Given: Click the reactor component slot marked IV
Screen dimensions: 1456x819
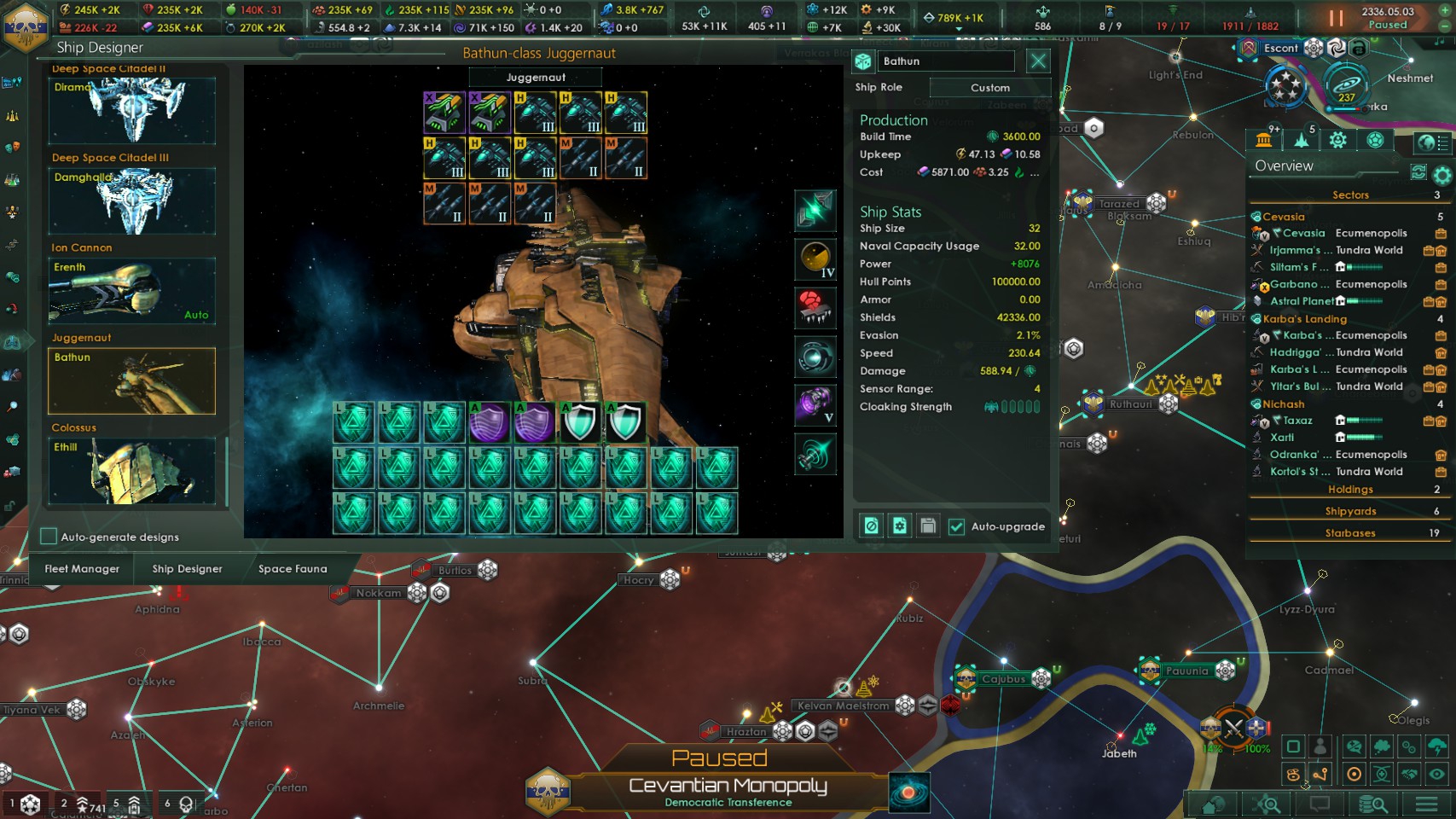Looking at the screenshot, I should click(x=815, y=259).
